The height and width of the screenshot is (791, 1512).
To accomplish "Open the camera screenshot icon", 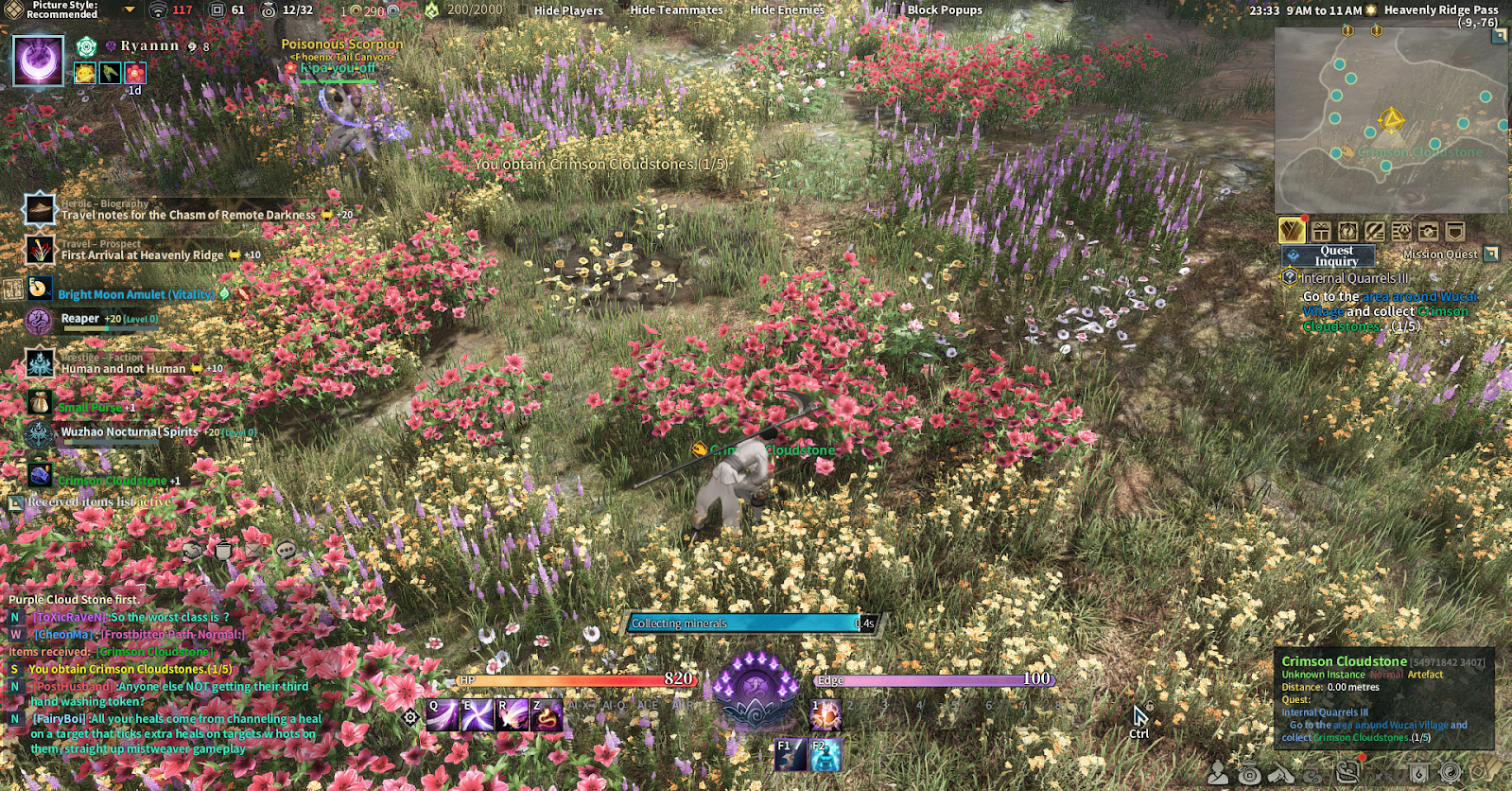I will coord(1428,231).
